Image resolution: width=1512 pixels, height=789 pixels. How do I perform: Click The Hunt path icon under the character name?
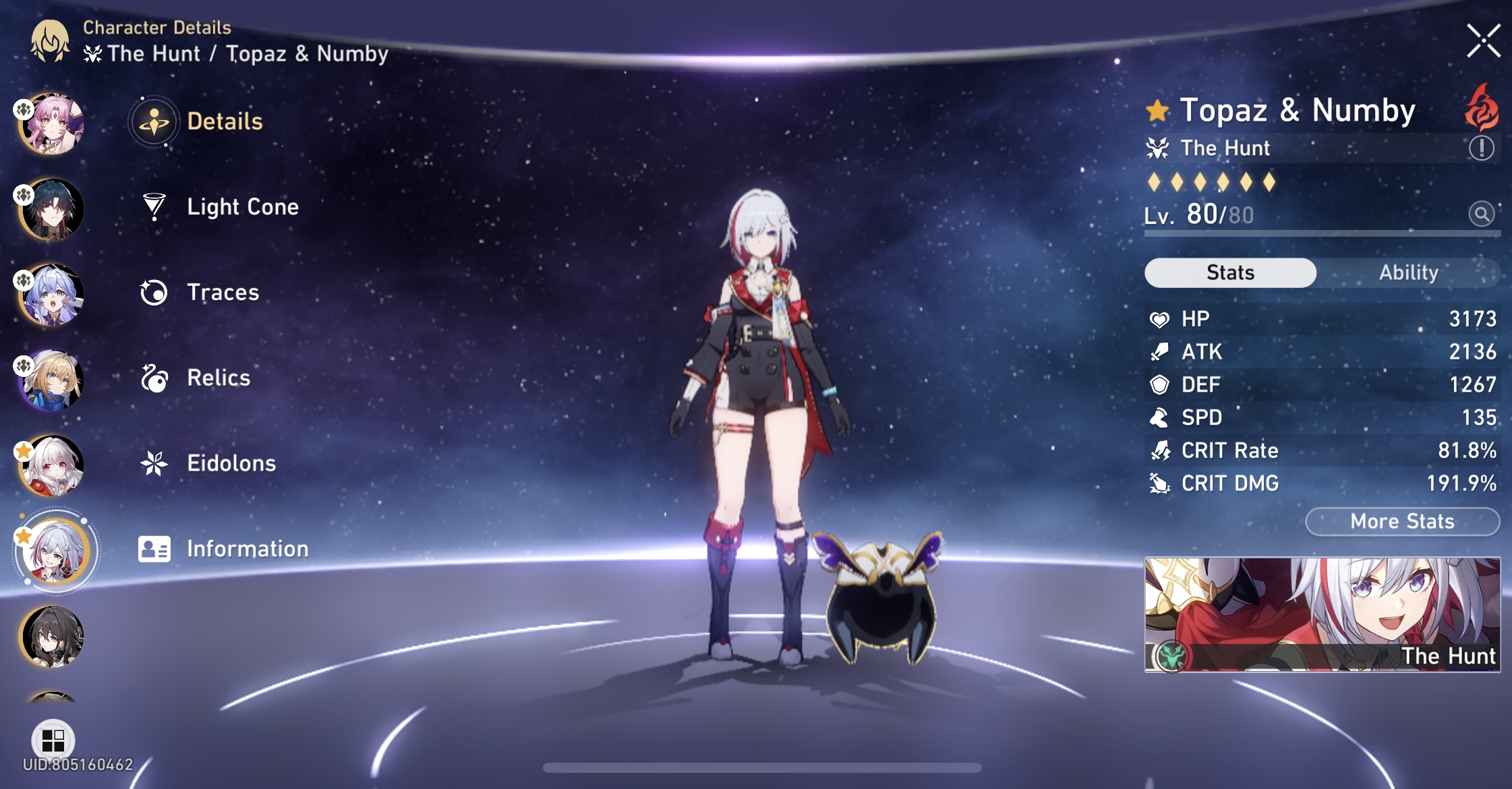(1158, 148)
